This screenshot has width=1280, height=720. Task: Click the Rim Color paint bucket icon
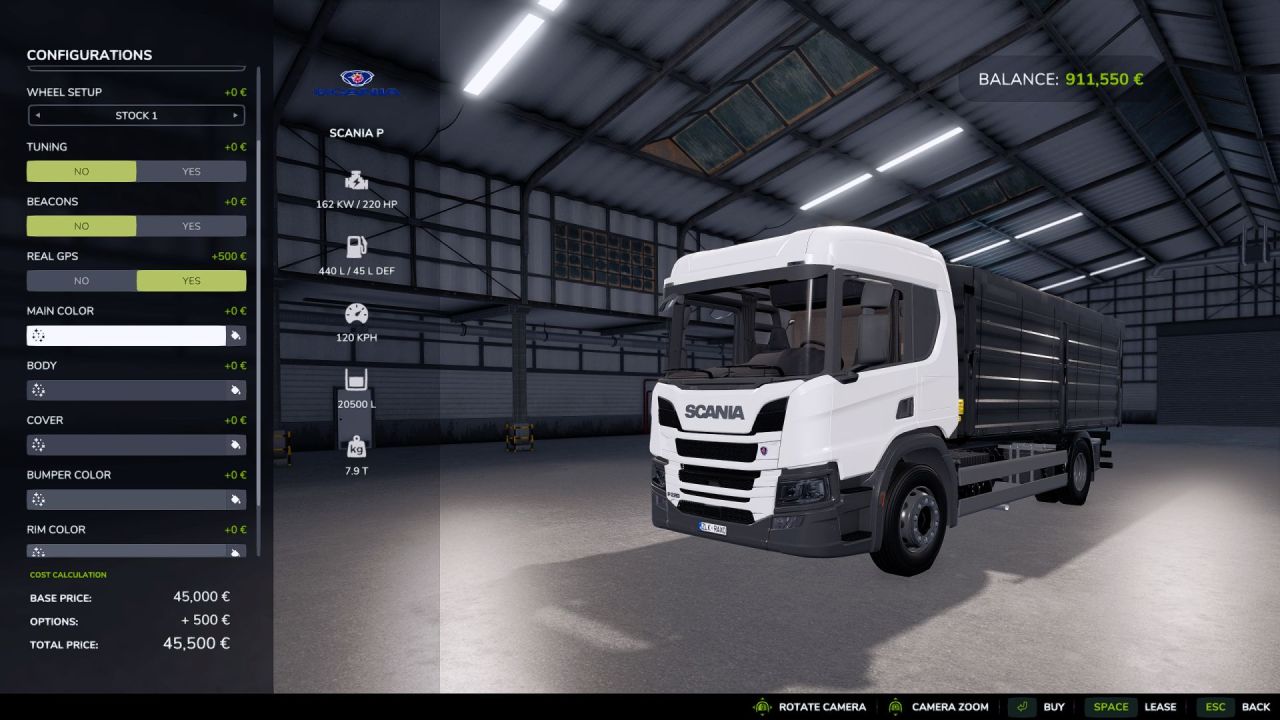(236, 553)
